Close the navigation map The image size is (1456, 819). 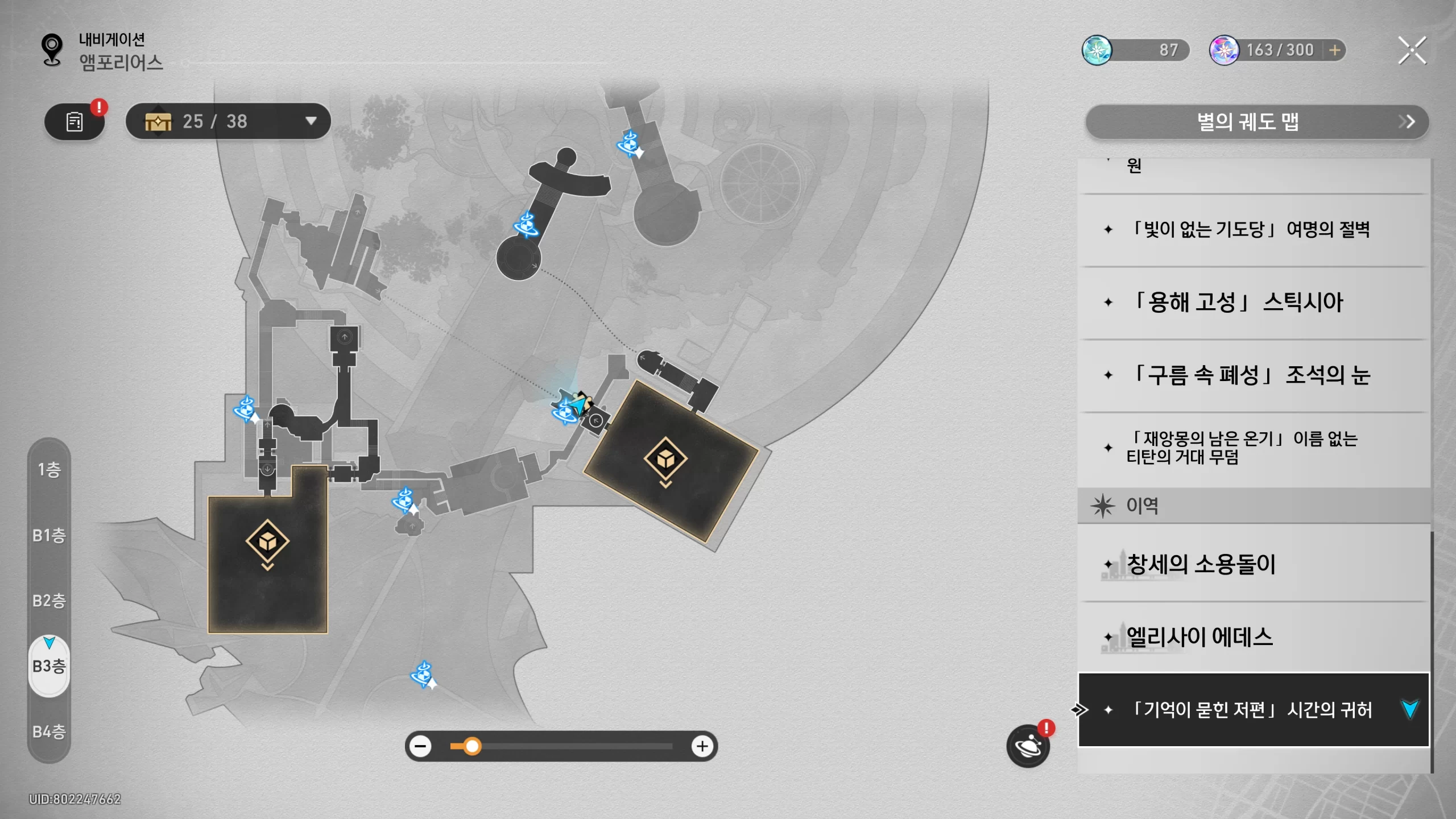[x=1412, y=51]
